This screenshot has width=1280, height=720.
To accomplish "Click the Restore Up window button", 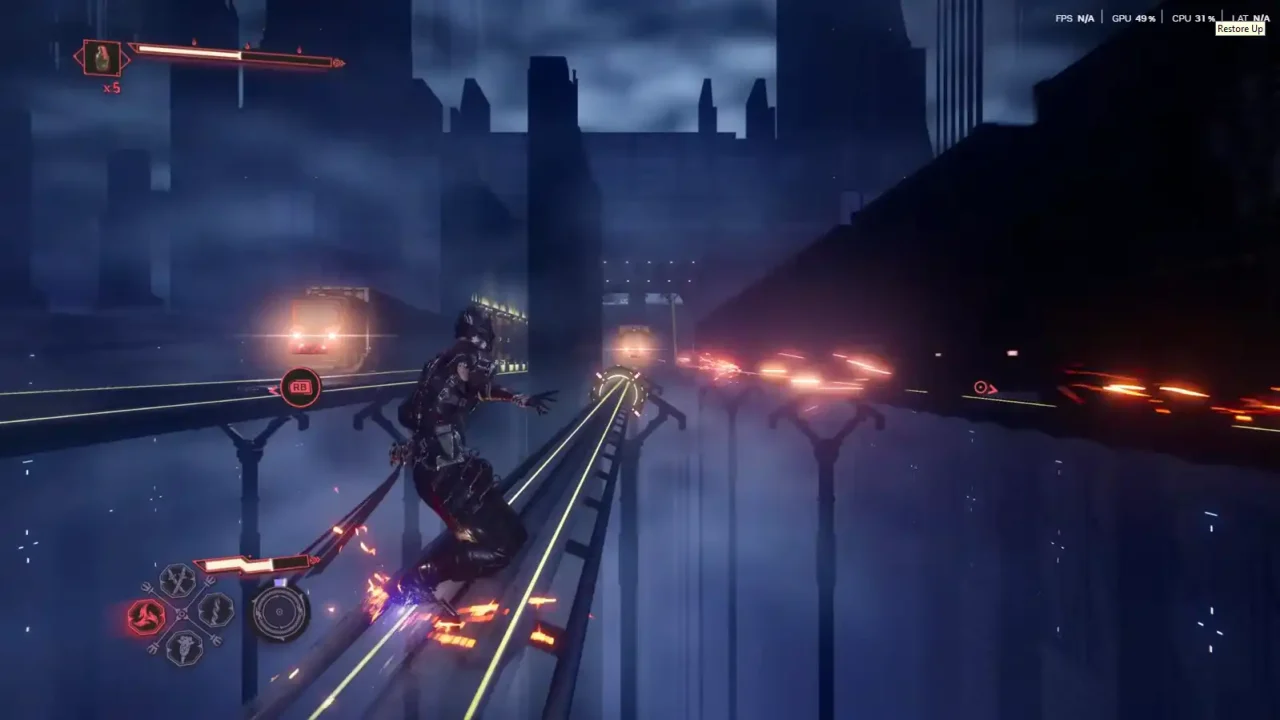I will [x=1240, y=29].
